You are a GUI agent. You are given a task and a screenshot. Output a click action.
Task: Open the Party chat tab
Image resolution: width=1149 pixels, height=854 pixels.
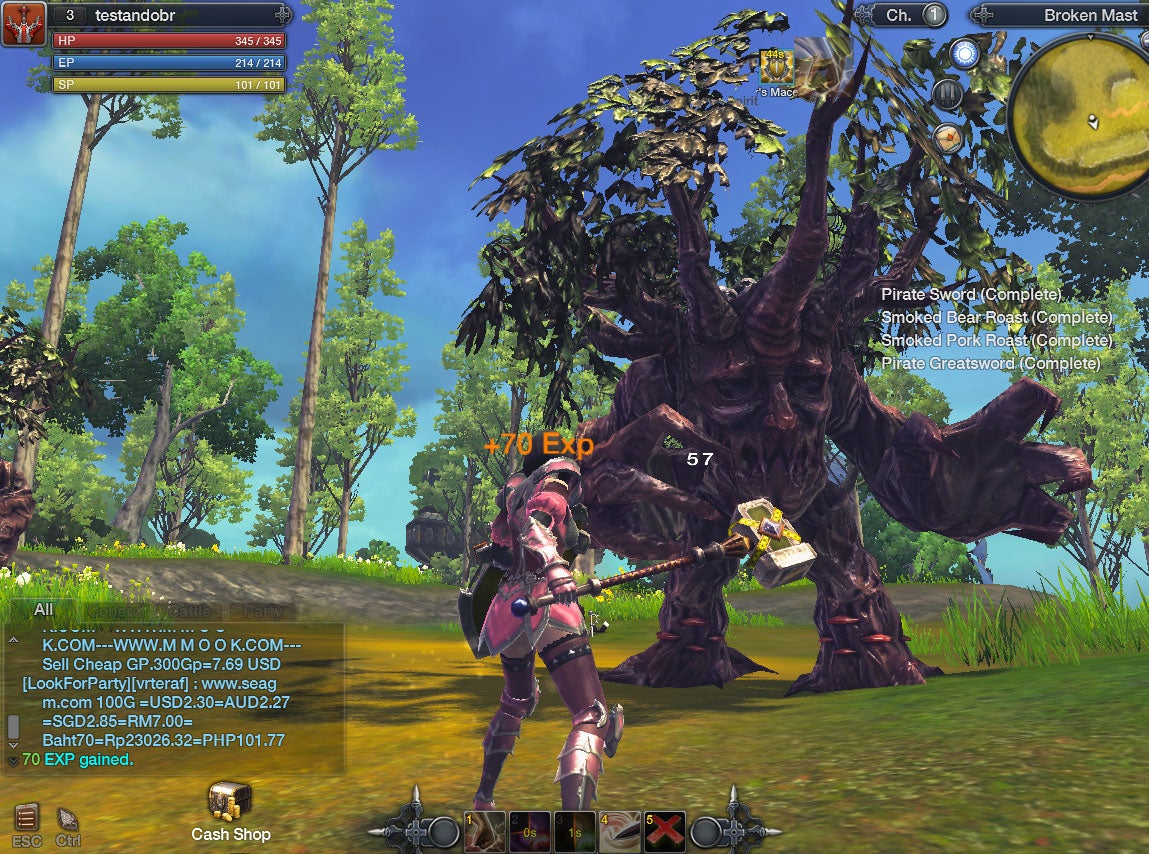[x=263, y=611]
